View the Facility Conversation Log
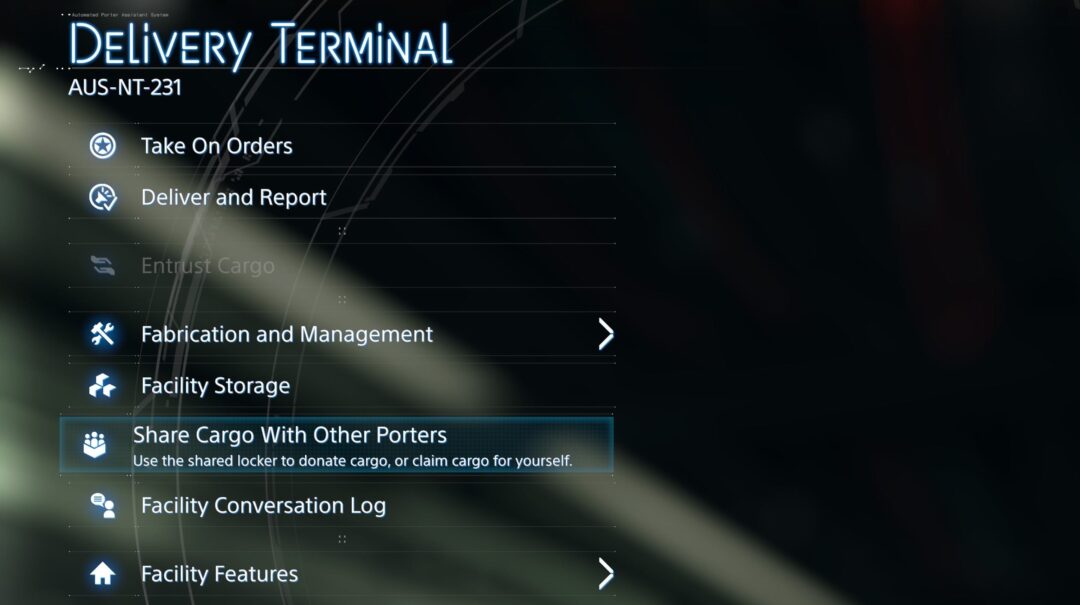This screenshot has width=1080, height=605. tap(263, 506)
